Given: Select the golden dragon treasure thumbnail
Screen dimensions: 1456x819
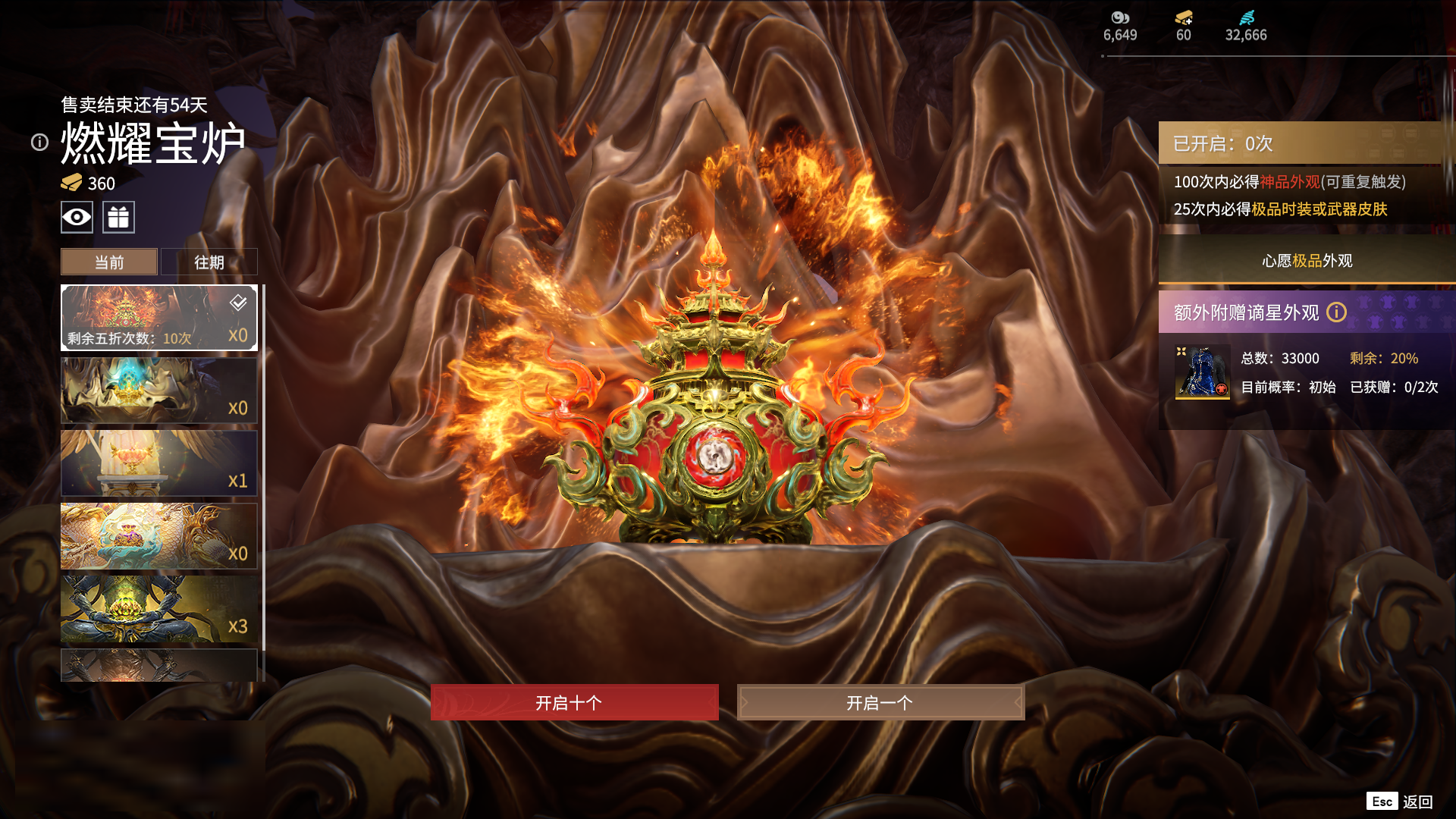Looking at the screenshot, I should pos(158,536).
